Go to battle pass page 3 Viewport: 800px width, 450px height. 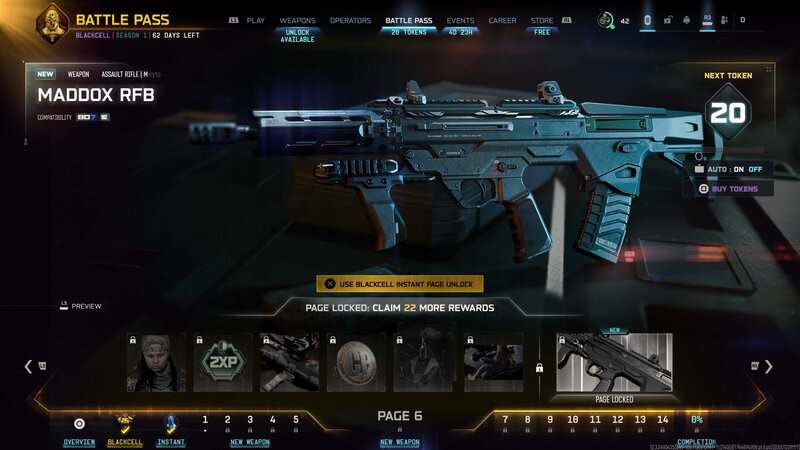(250, 420)
